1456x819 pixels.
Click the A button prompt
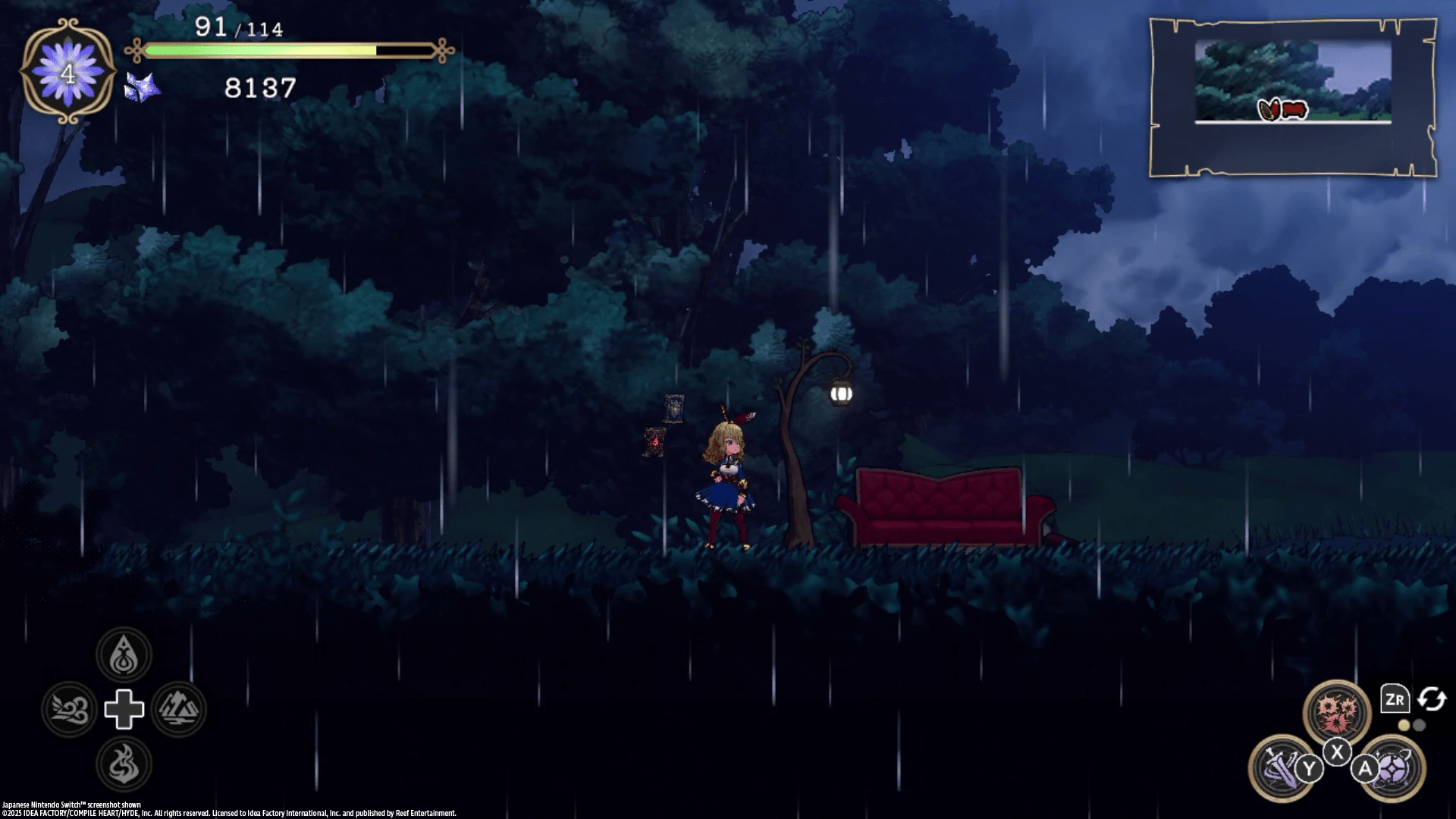click(1365, 767)
